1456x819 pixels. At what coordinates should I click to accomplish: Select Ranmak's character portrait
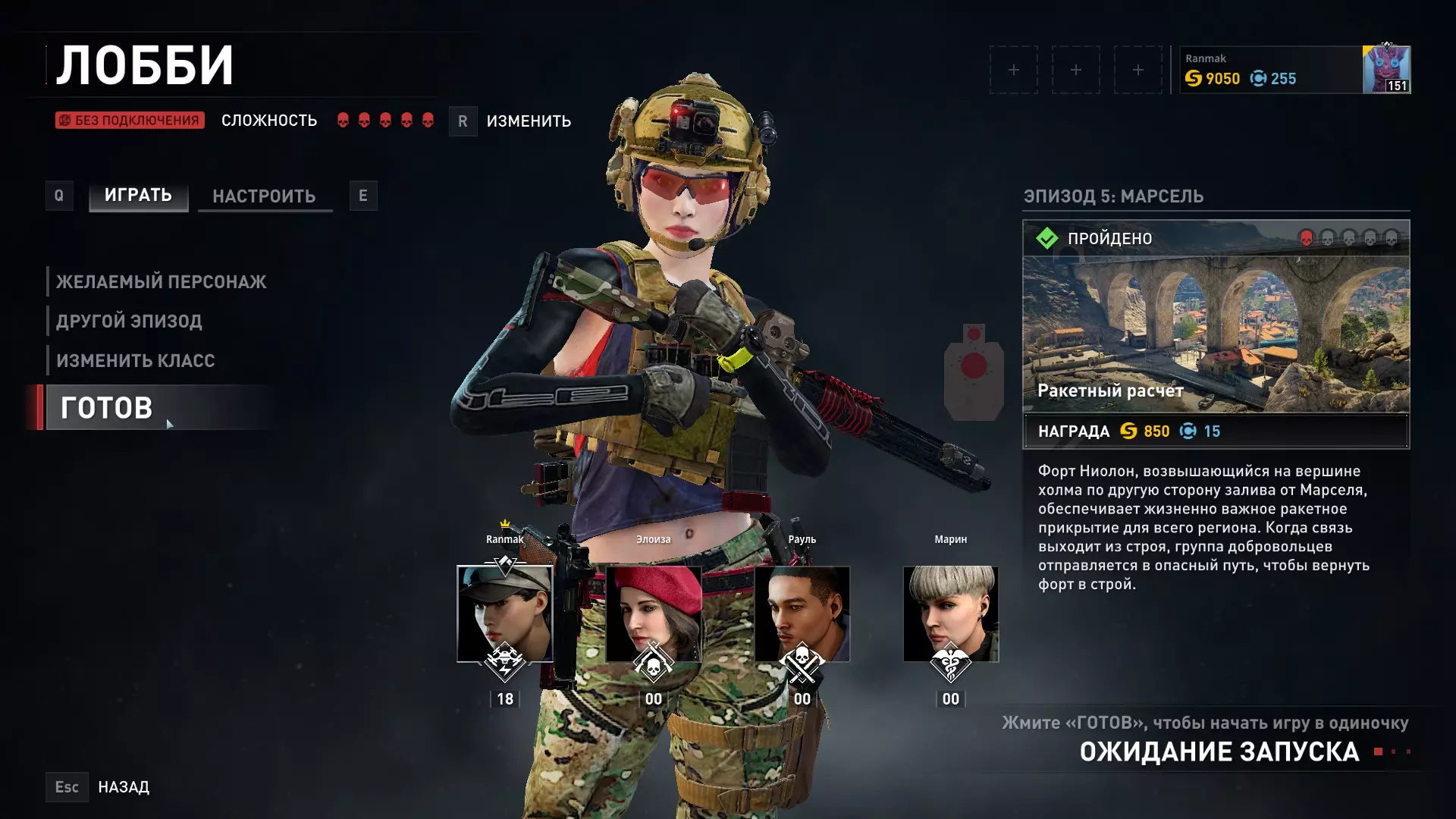tap(504, 613)
